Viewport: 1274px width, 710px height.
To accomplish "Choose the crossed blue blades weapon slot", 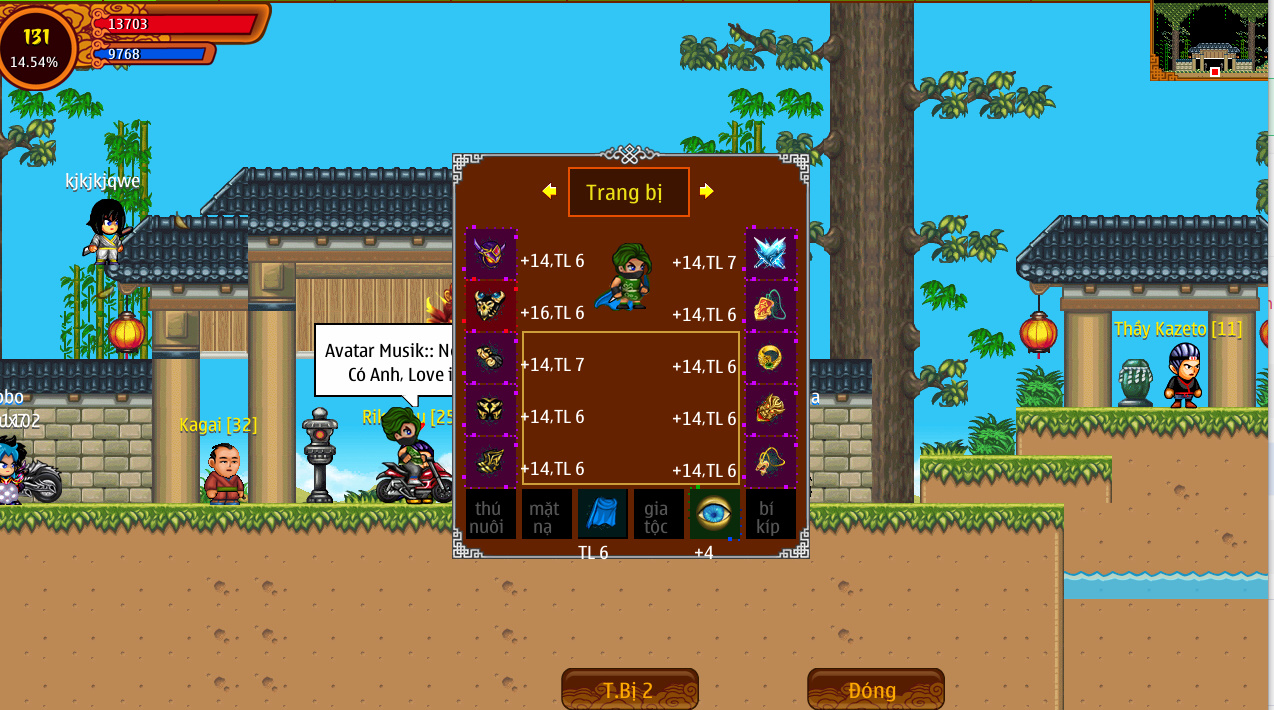I will tap(771, 254).
